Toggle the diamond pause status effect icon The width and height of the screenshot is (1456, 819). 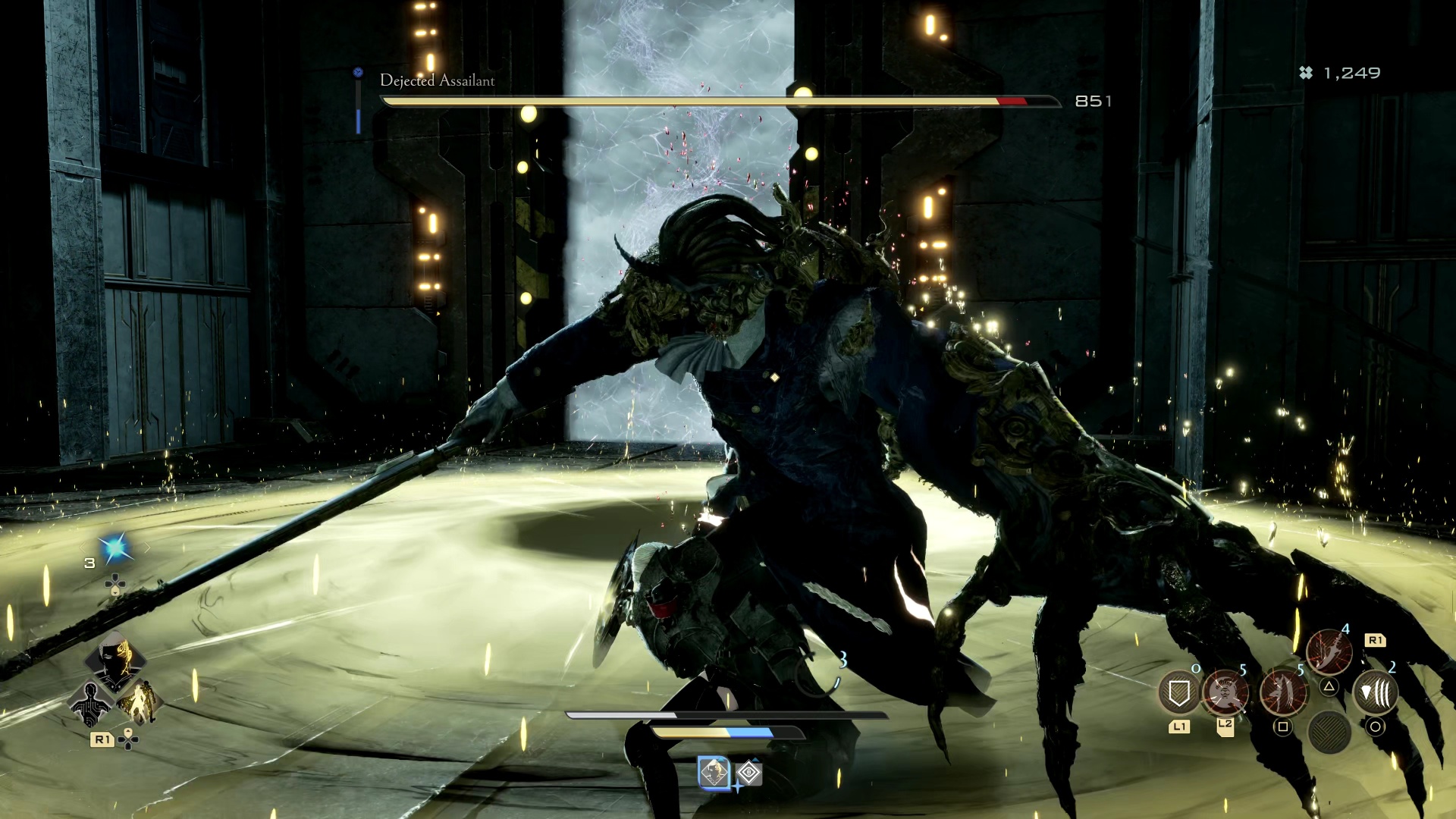click(748, 773)
